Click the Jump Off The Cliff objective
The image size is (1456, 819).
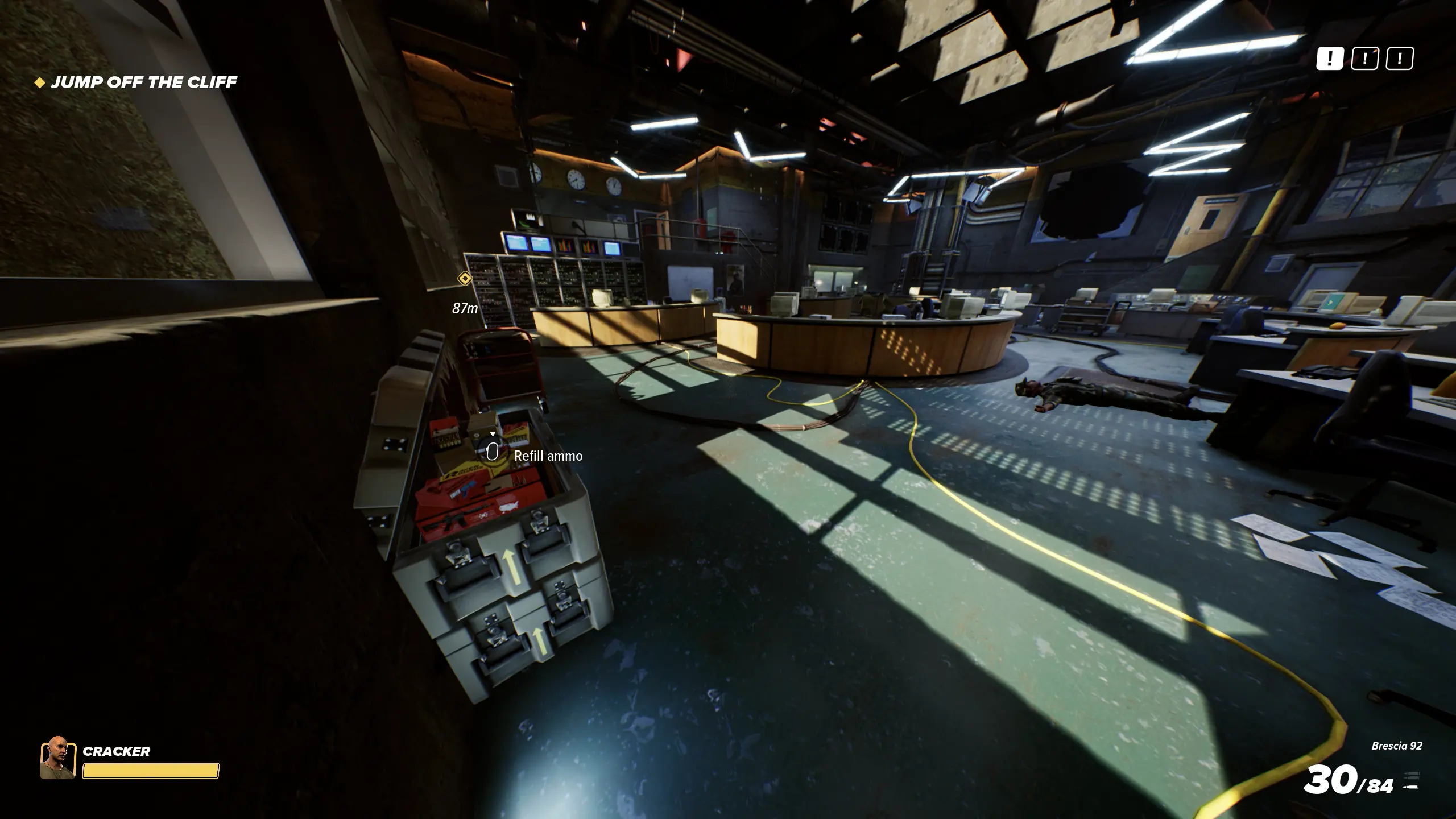pos(143,82)
